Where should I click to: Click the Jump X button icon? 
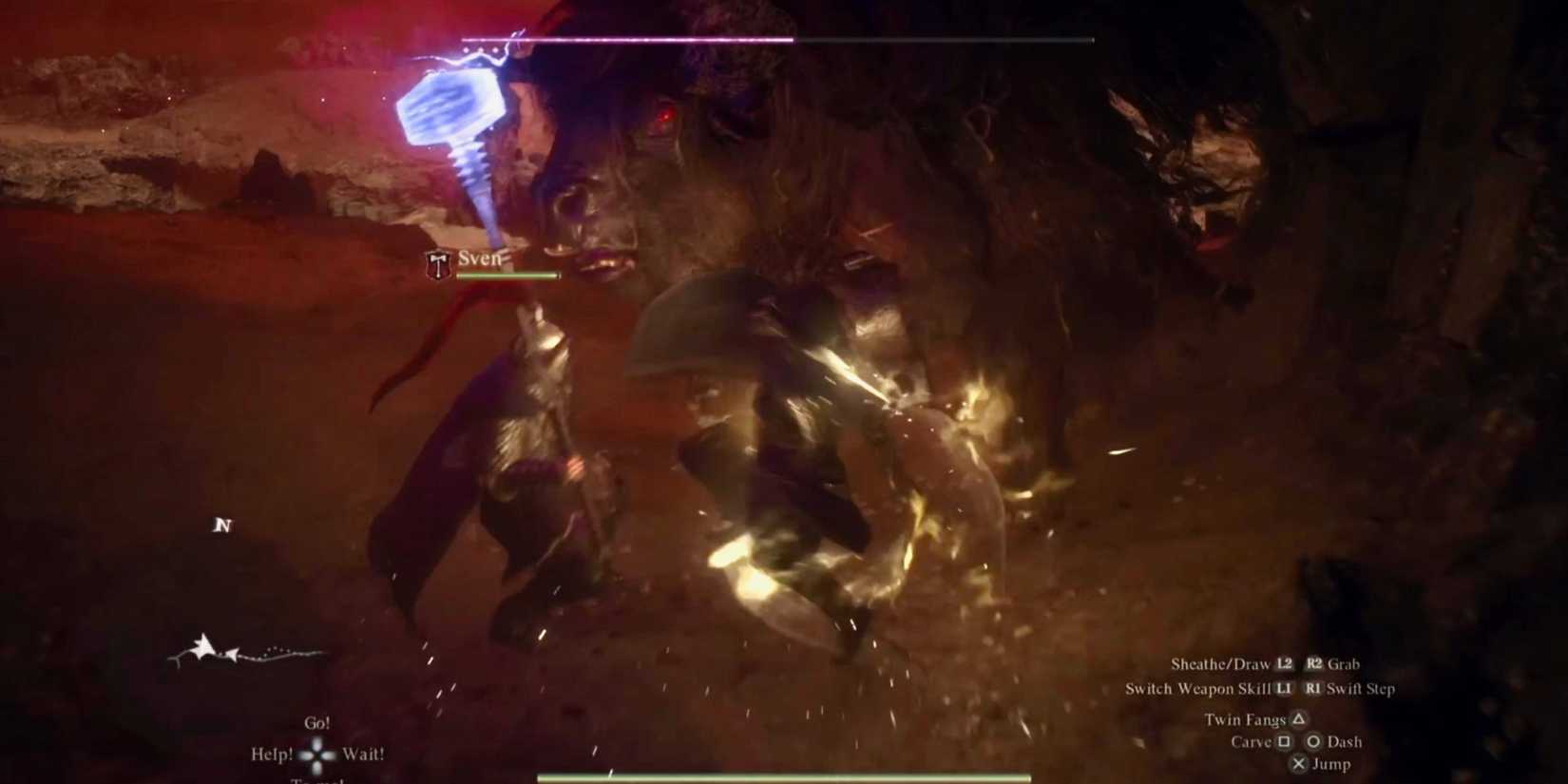tap(1300, 764)
